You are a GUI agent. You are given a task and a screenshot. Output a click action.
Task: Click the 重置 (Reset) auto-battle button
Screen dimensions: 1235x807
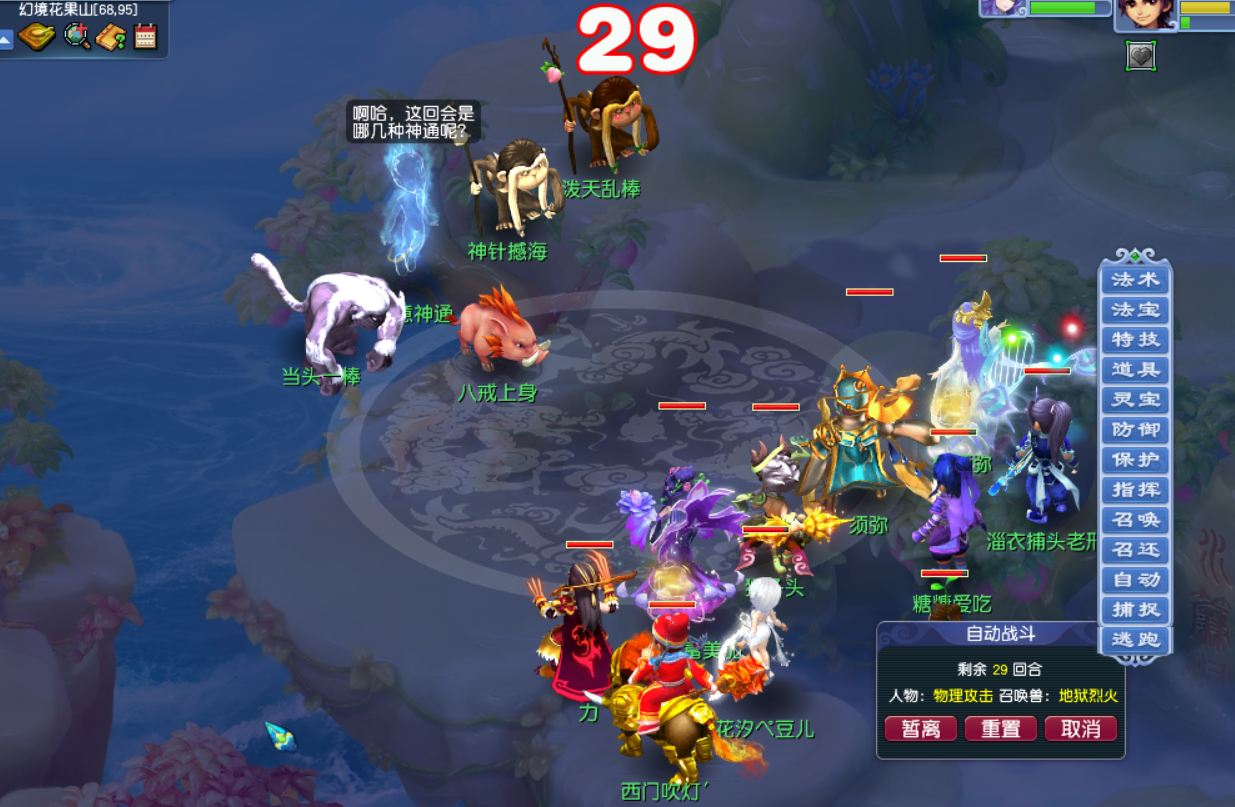(x=1000, y=729)
